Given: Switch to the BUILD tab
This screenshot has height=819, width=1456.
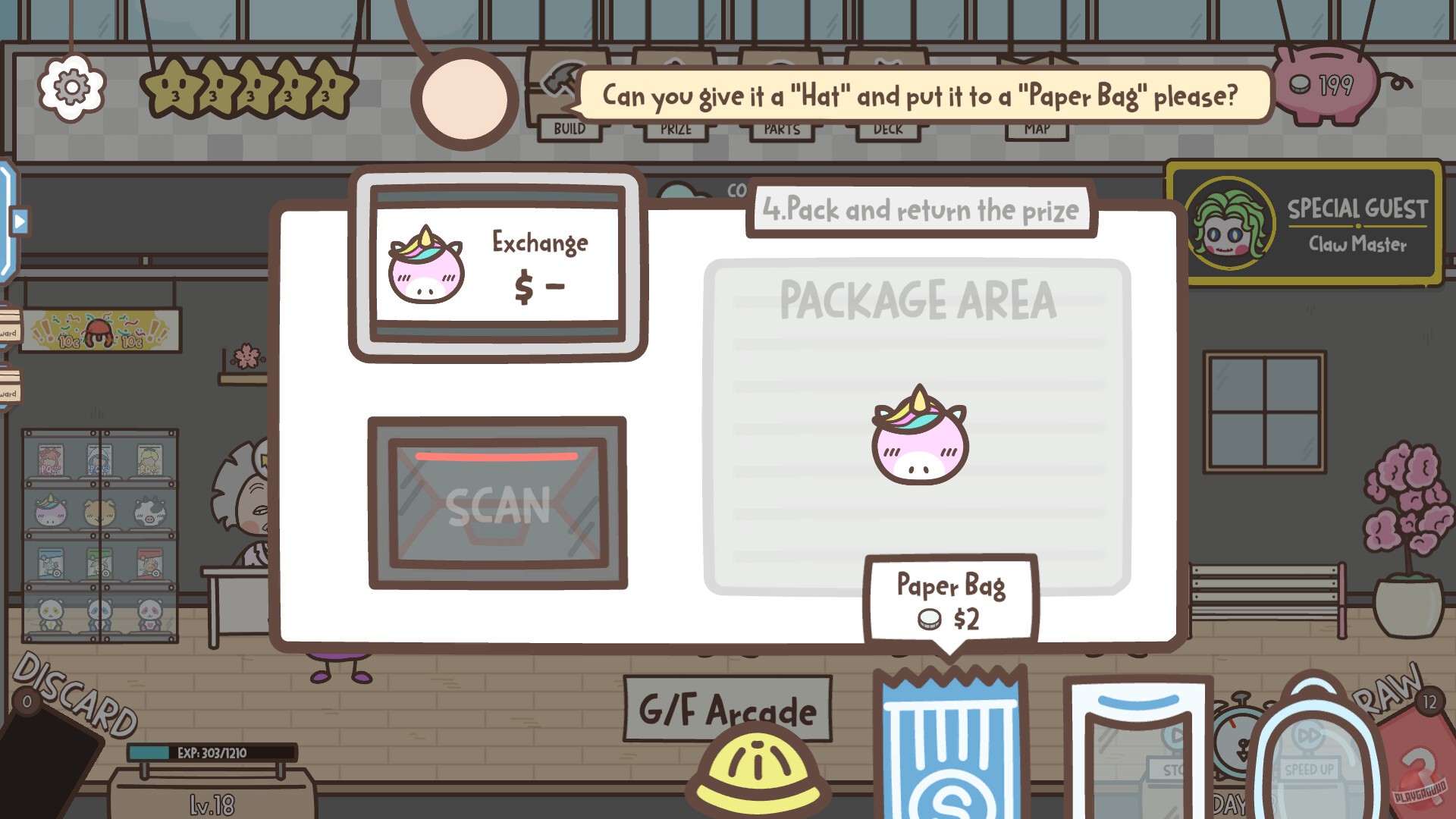Looking at the screenshot, I should [x=570, y=129].
